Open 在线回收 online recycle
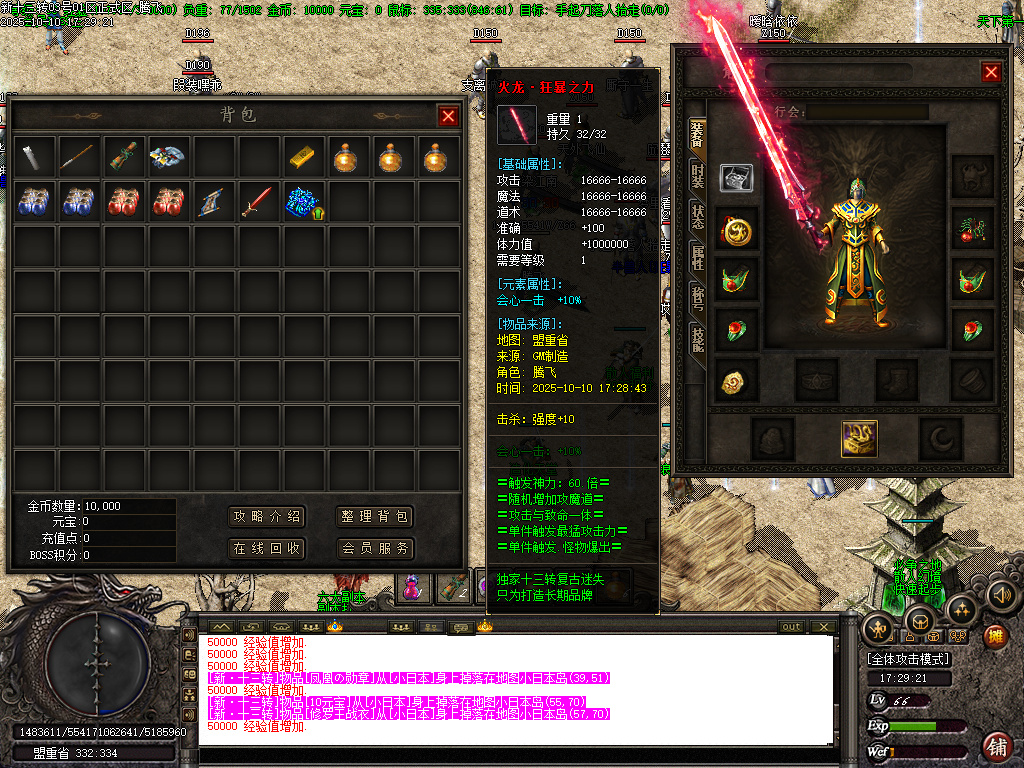 267,549
